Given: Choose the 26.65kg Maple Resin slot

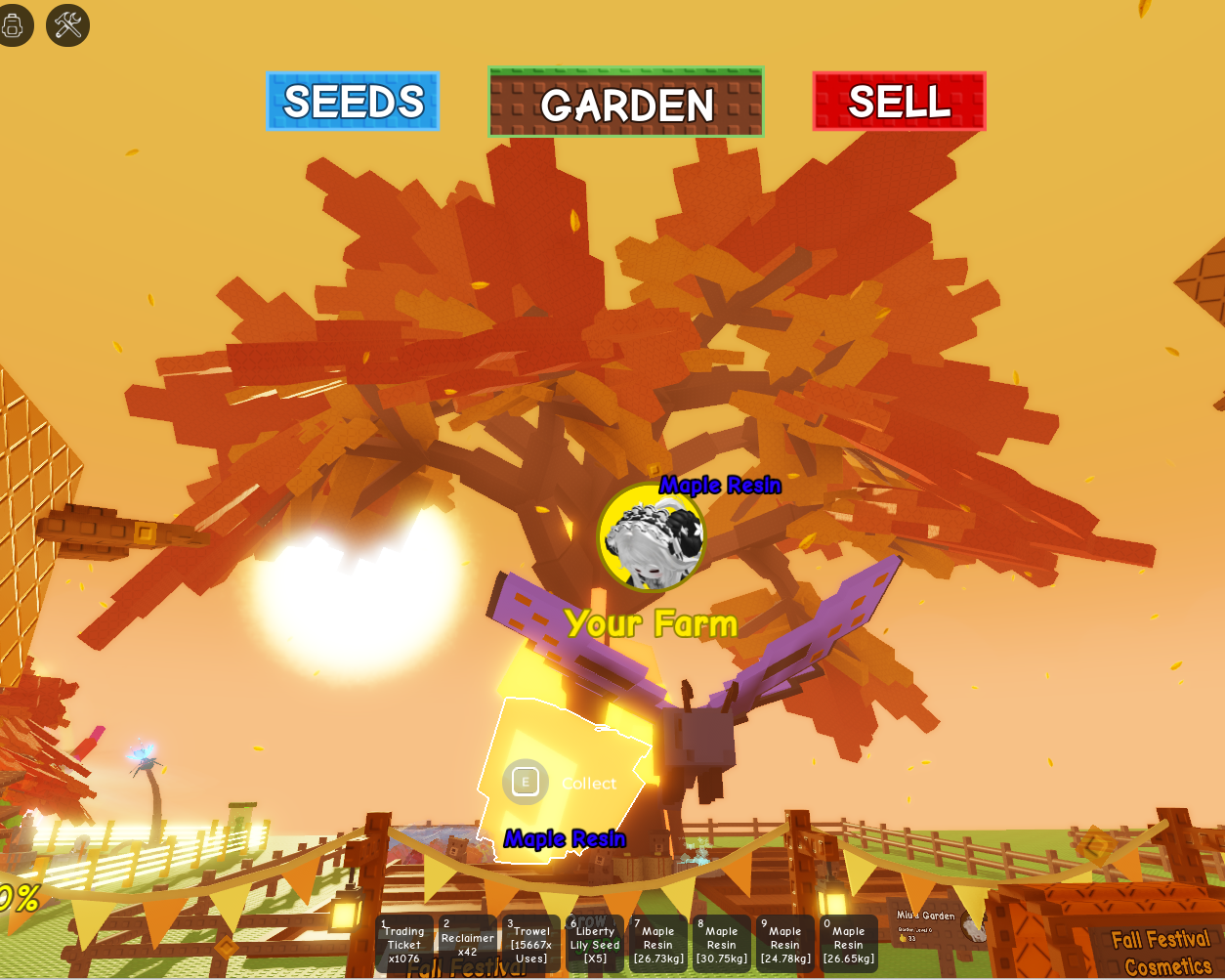Looking at the screenshot, I should 848,944.
